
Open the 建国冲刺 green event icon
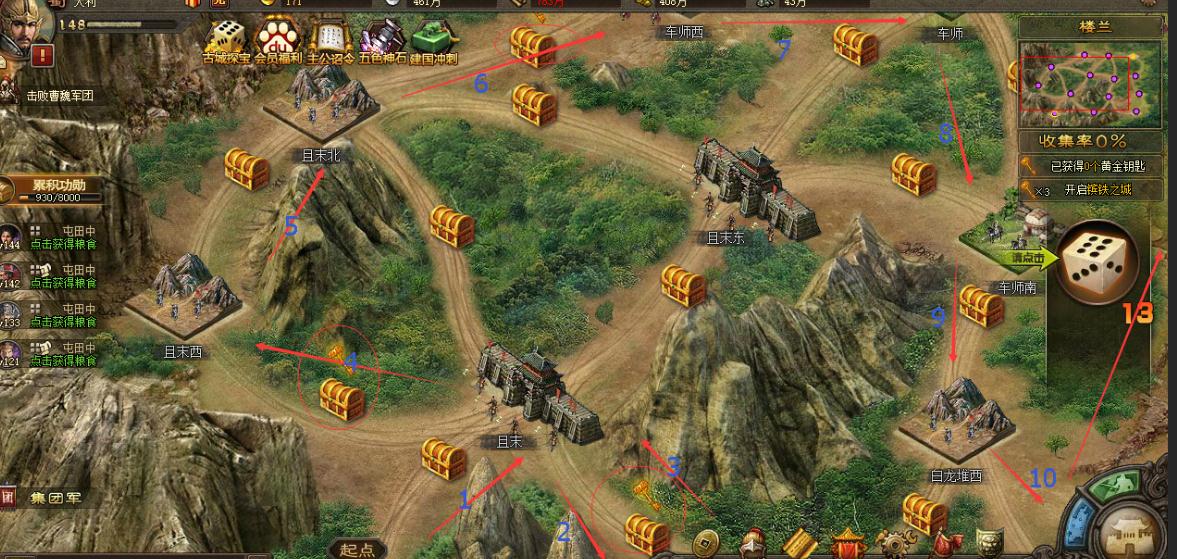[x=434, y=41]
